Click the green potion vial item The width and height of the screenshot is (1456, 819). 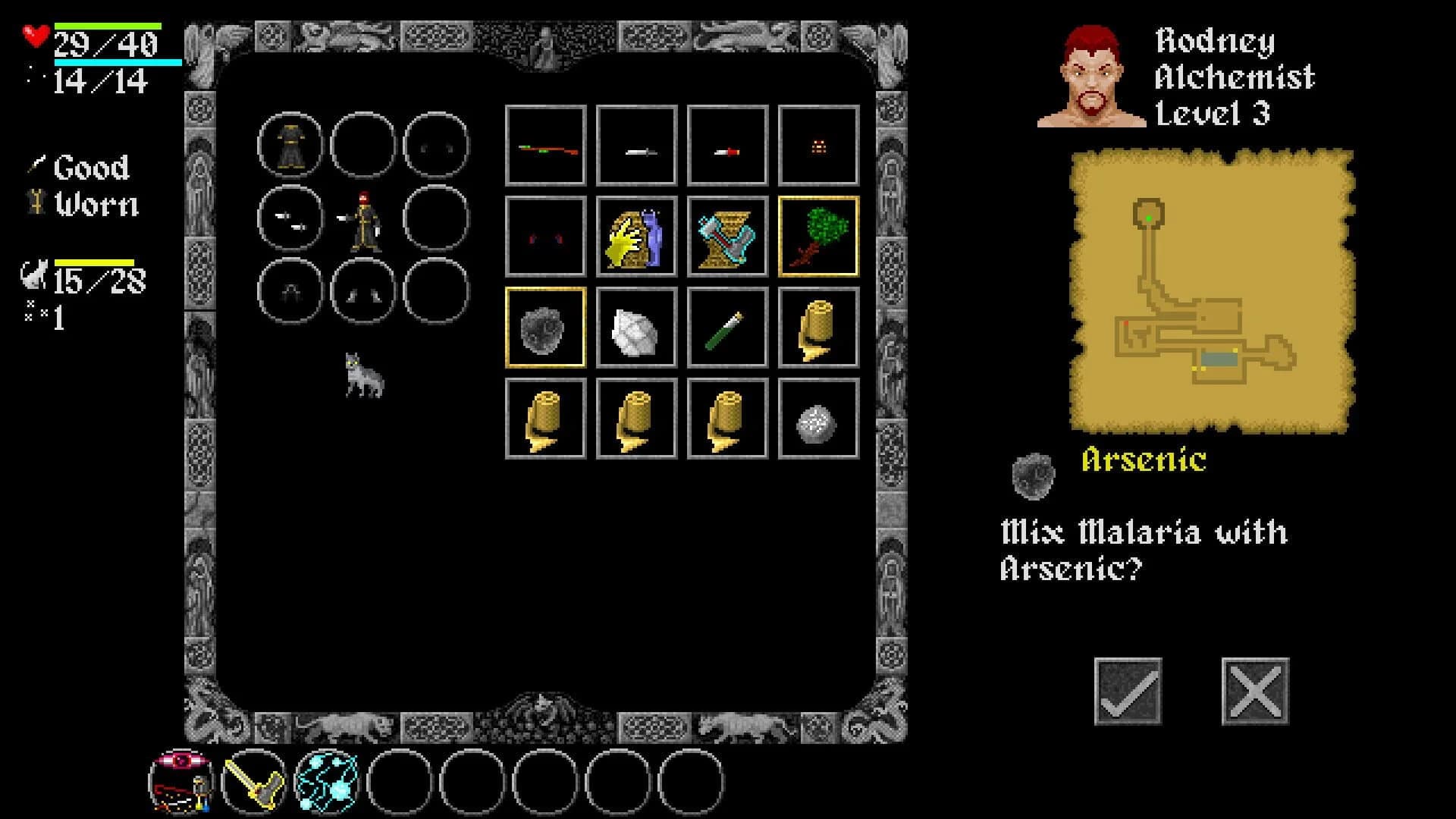pyautogui.click(x=726, y=328)
